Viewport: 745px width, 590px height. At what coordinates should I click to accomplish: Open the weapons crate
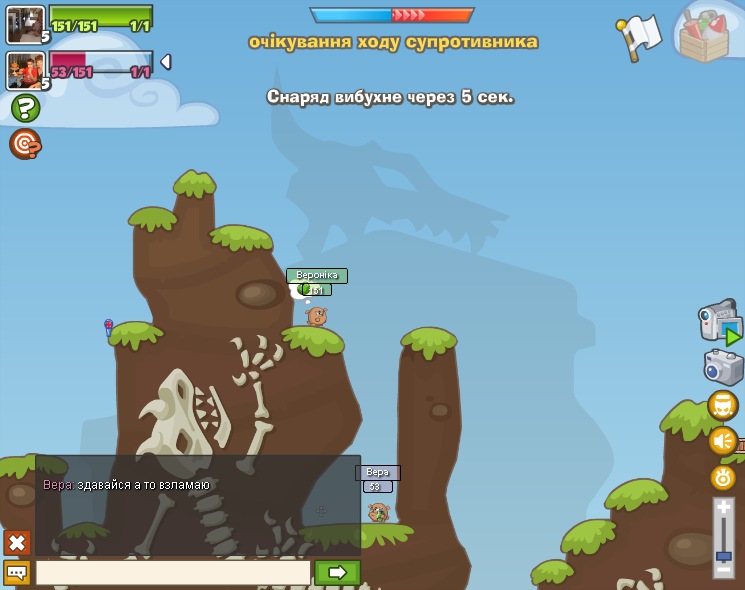707,35
